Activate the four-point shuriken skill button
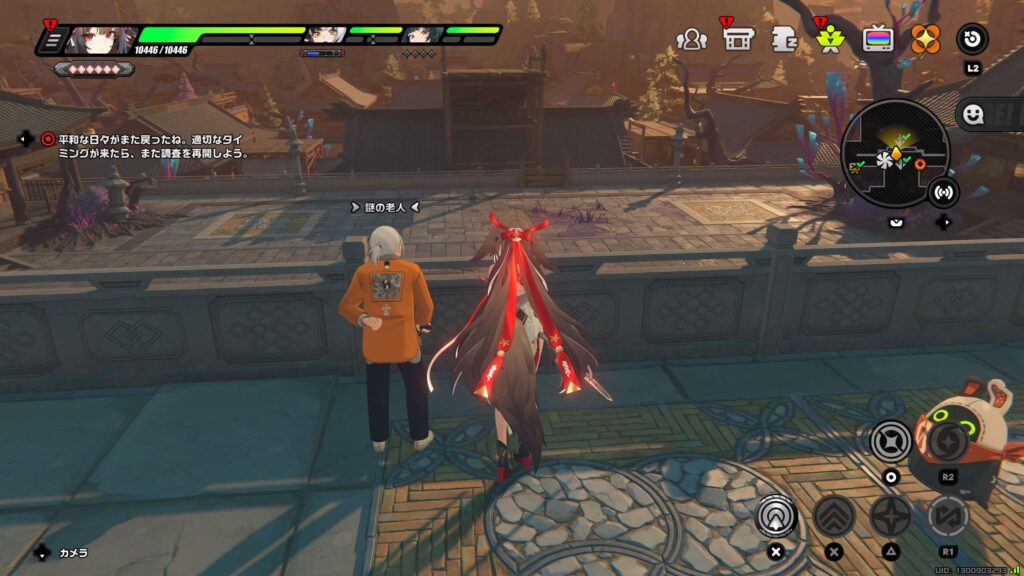 [890, 515]
